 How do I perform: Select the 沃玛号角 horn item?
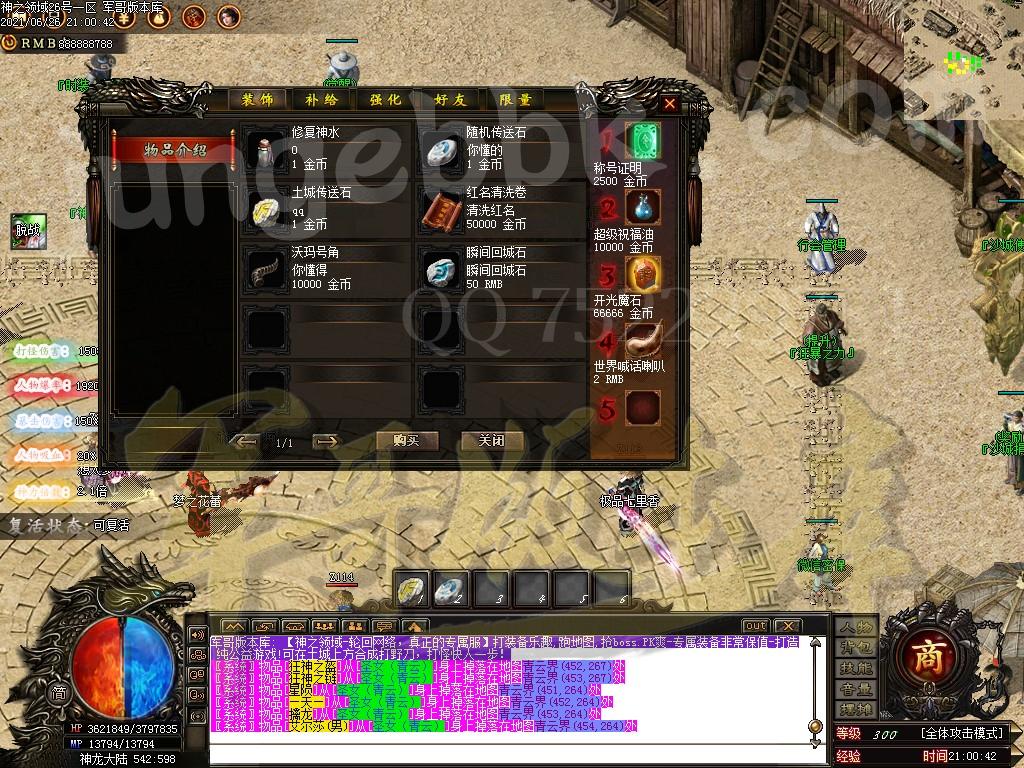point(267,270)
